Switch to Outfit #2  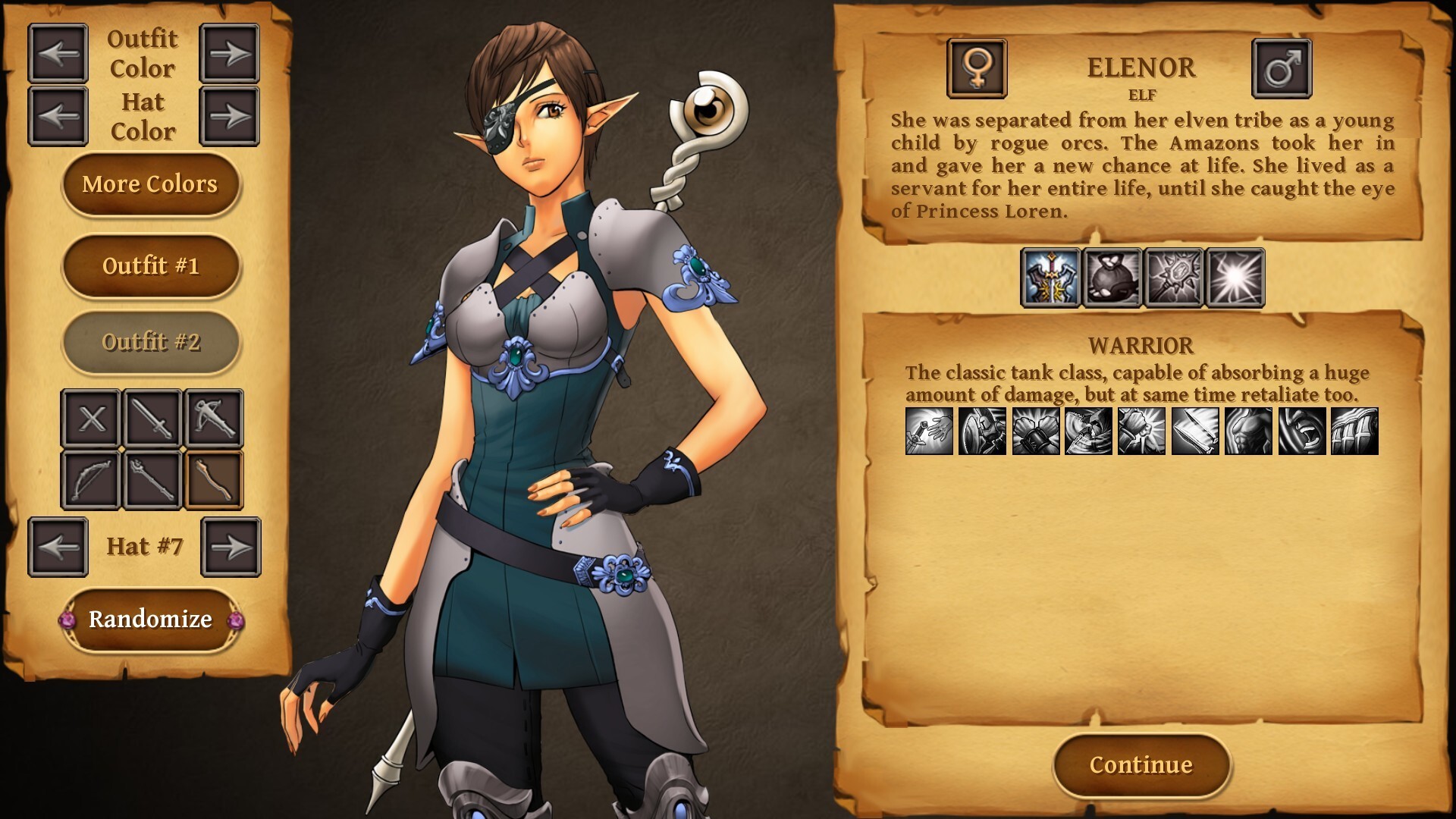tap(151, 342)
